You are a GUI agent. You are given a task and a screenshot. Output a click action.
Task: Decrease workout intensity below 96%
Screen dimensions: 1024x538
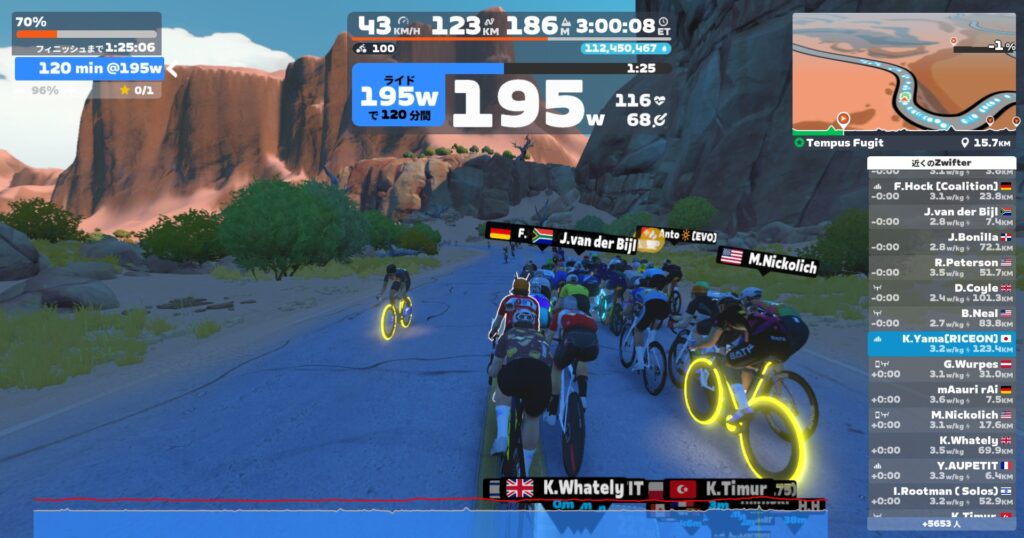pyautogui.click(x=45, y=90)
